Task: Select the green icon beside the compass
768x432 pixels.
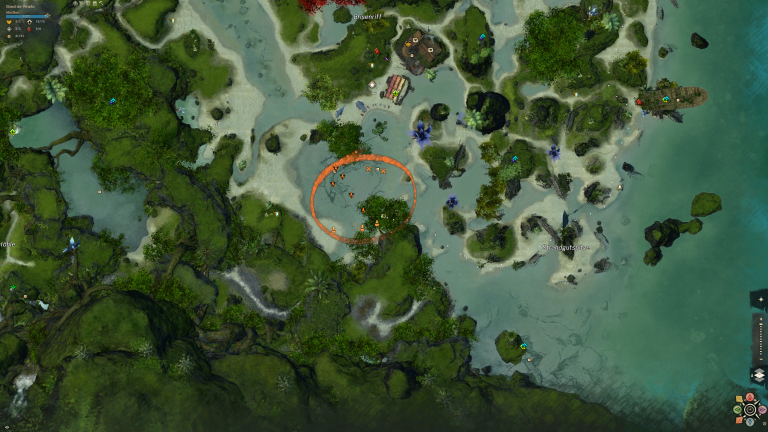Action: click(737, 410)
